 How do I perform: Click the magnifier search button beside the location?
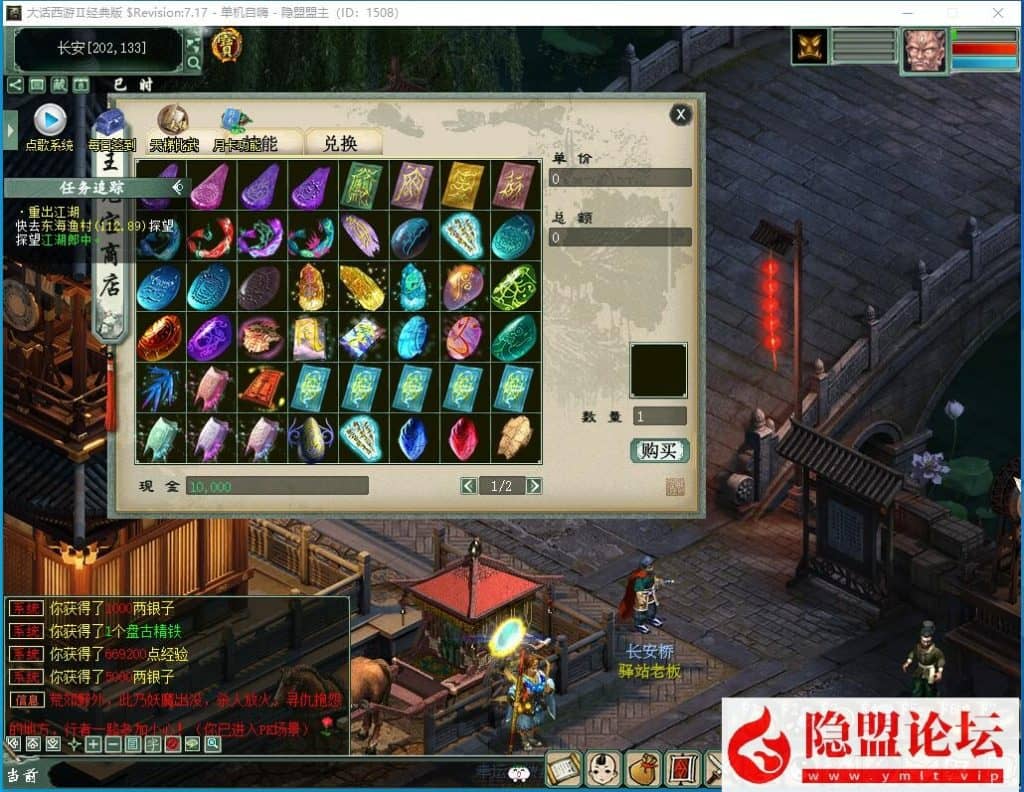(194, 63)
